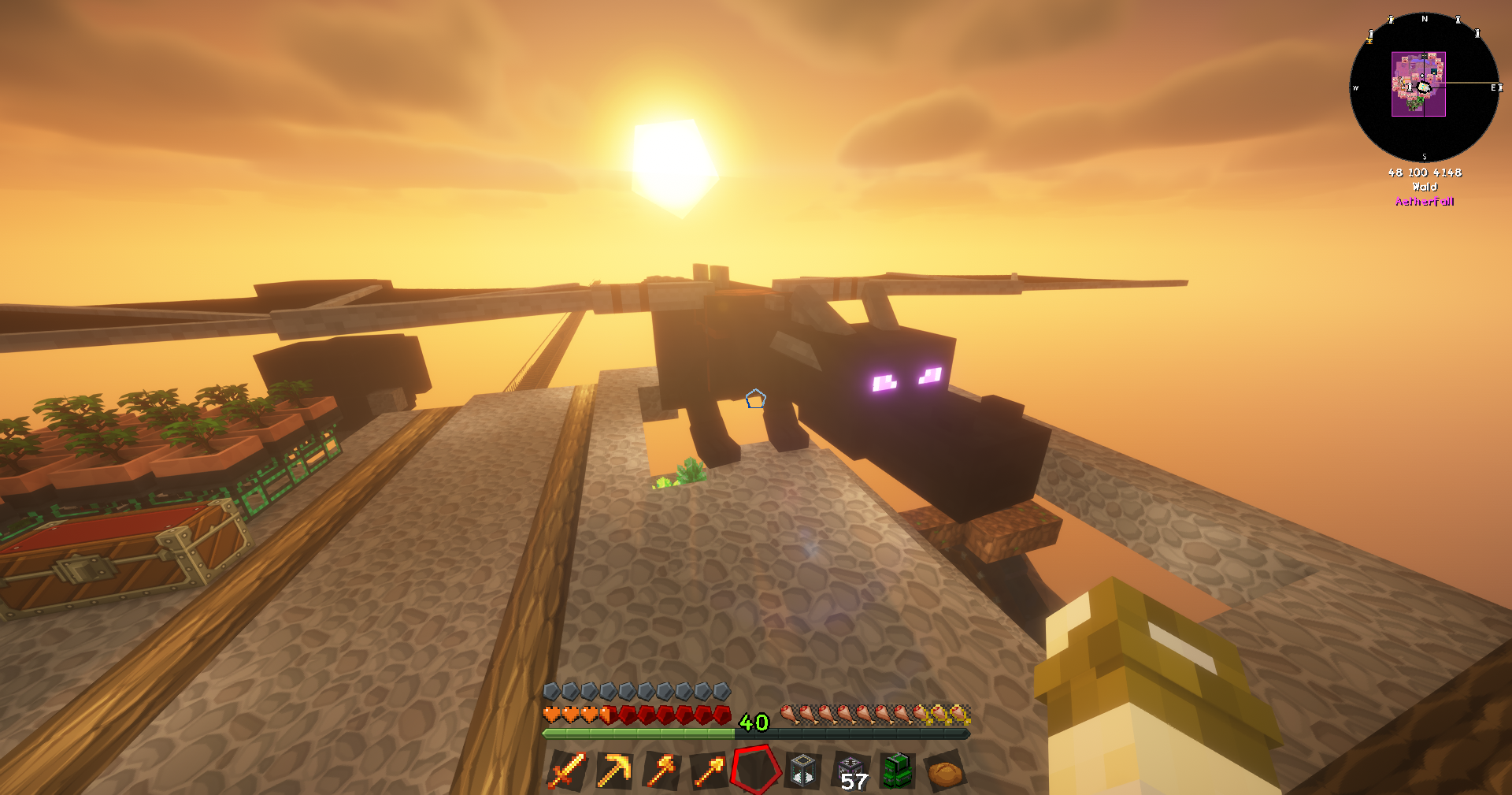Select the glass-framed machine block slot

click(803, 770)
